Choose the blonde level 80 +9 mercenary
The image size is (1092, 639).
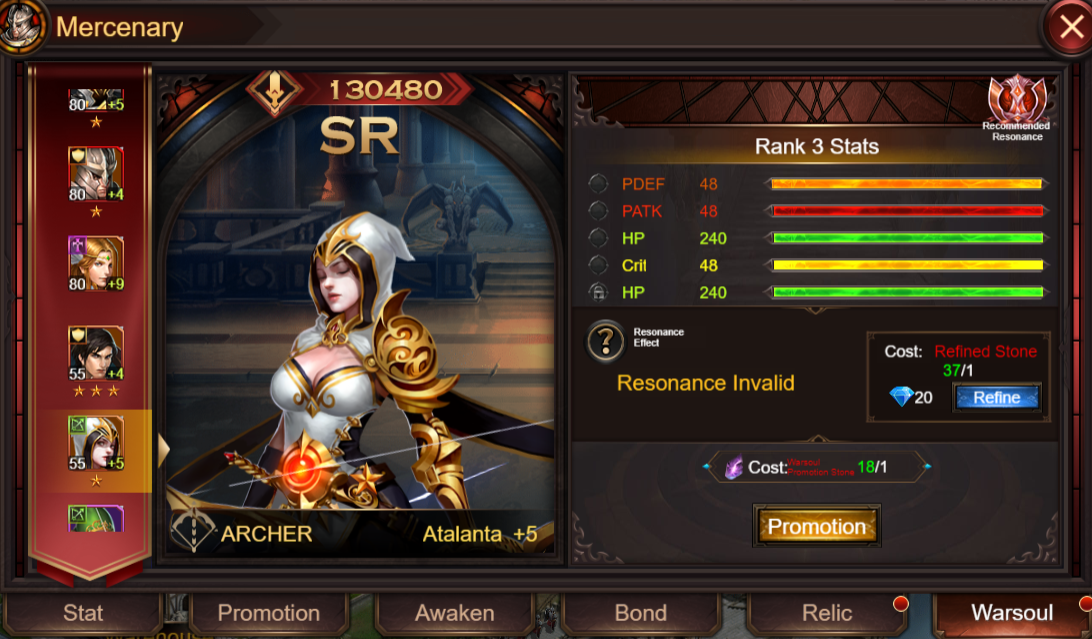pos(96,263)
